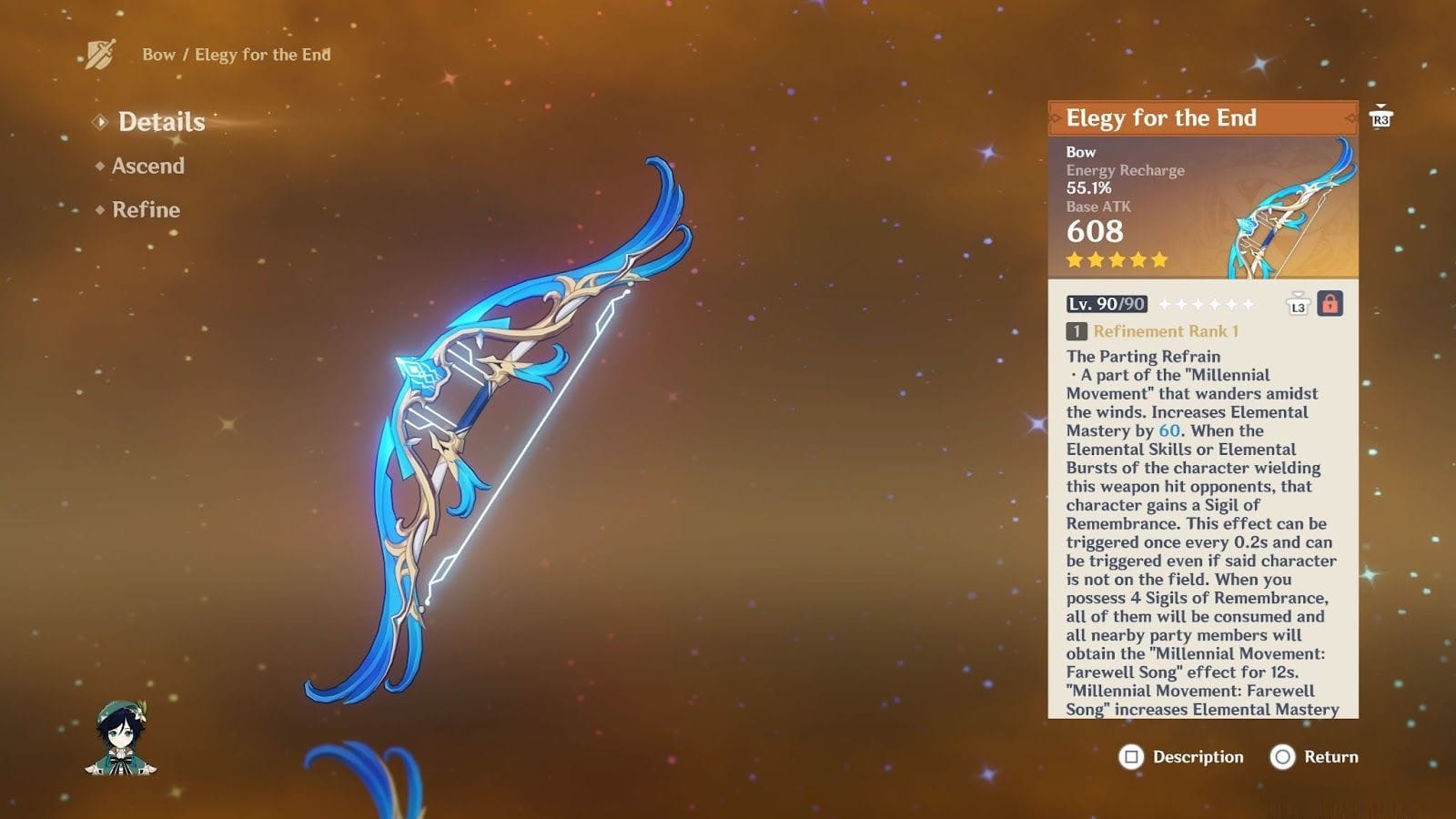
Task: Open the dropdown arrow above the L3 icon
Action: 1298,295
